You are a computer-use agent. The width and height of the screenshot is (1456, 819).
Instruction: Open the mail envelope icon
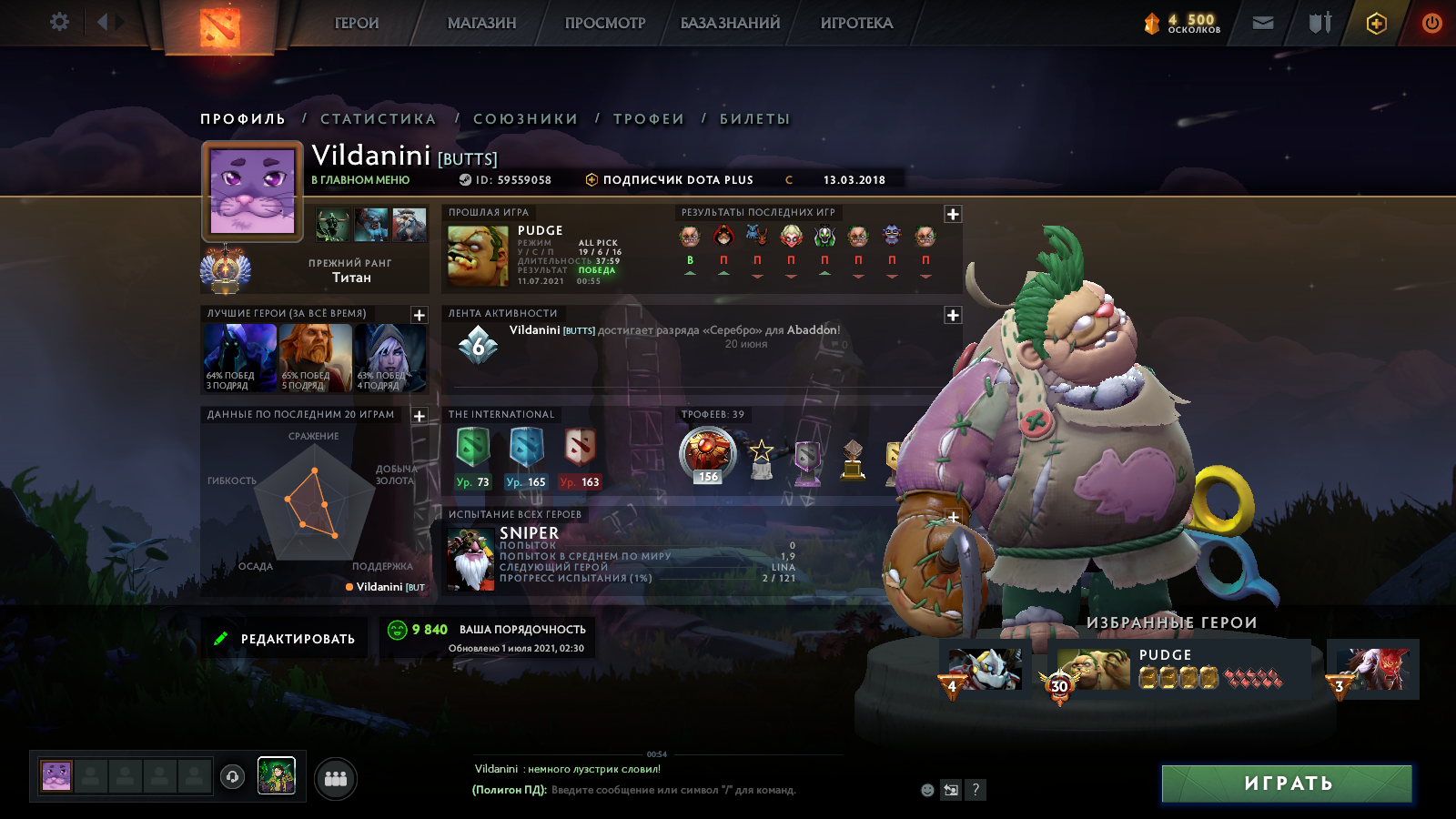(1263, 23)
